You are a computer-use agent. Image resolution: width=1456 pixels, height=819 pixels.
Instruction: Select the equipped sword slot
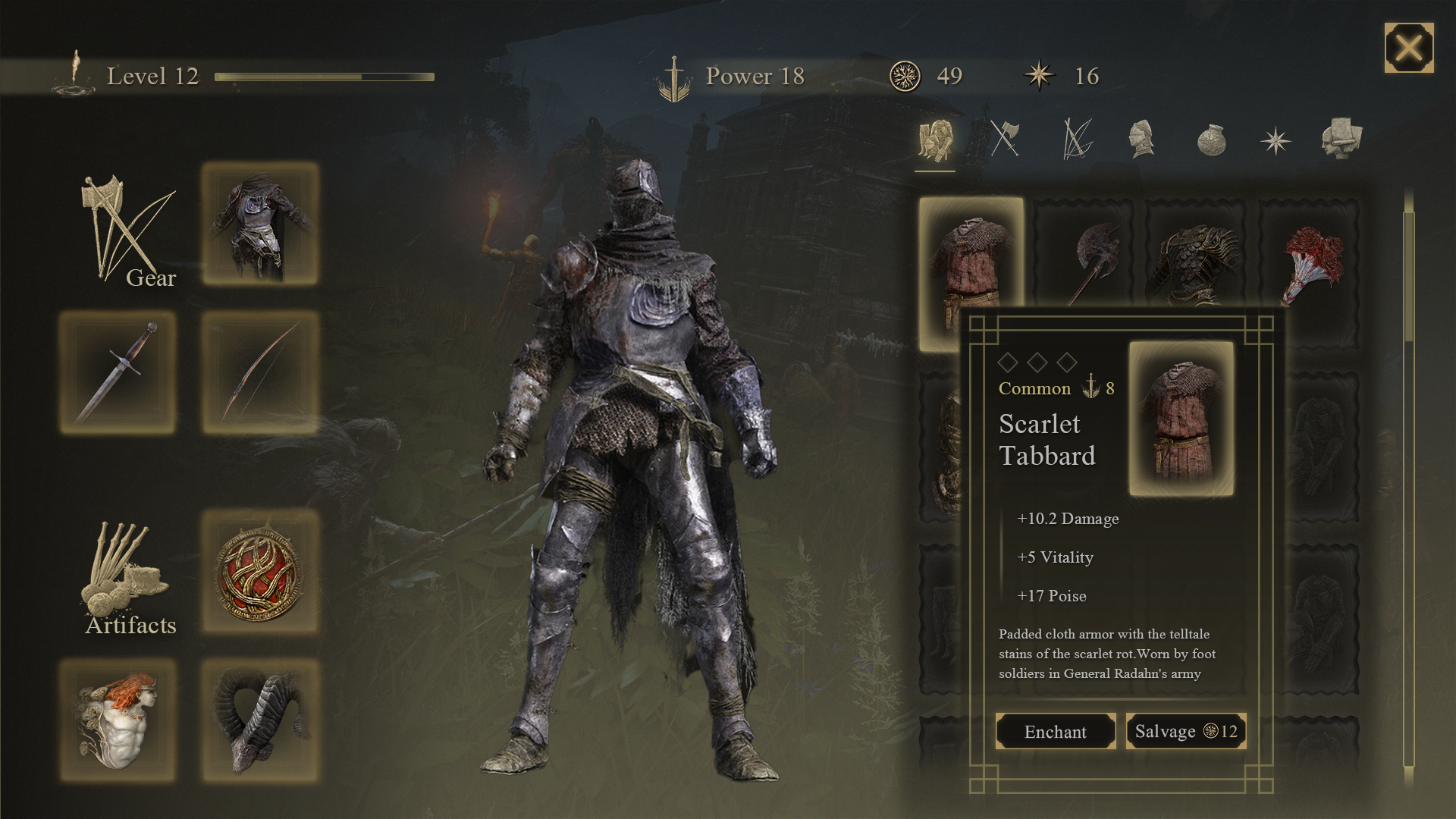pos(118,372)
